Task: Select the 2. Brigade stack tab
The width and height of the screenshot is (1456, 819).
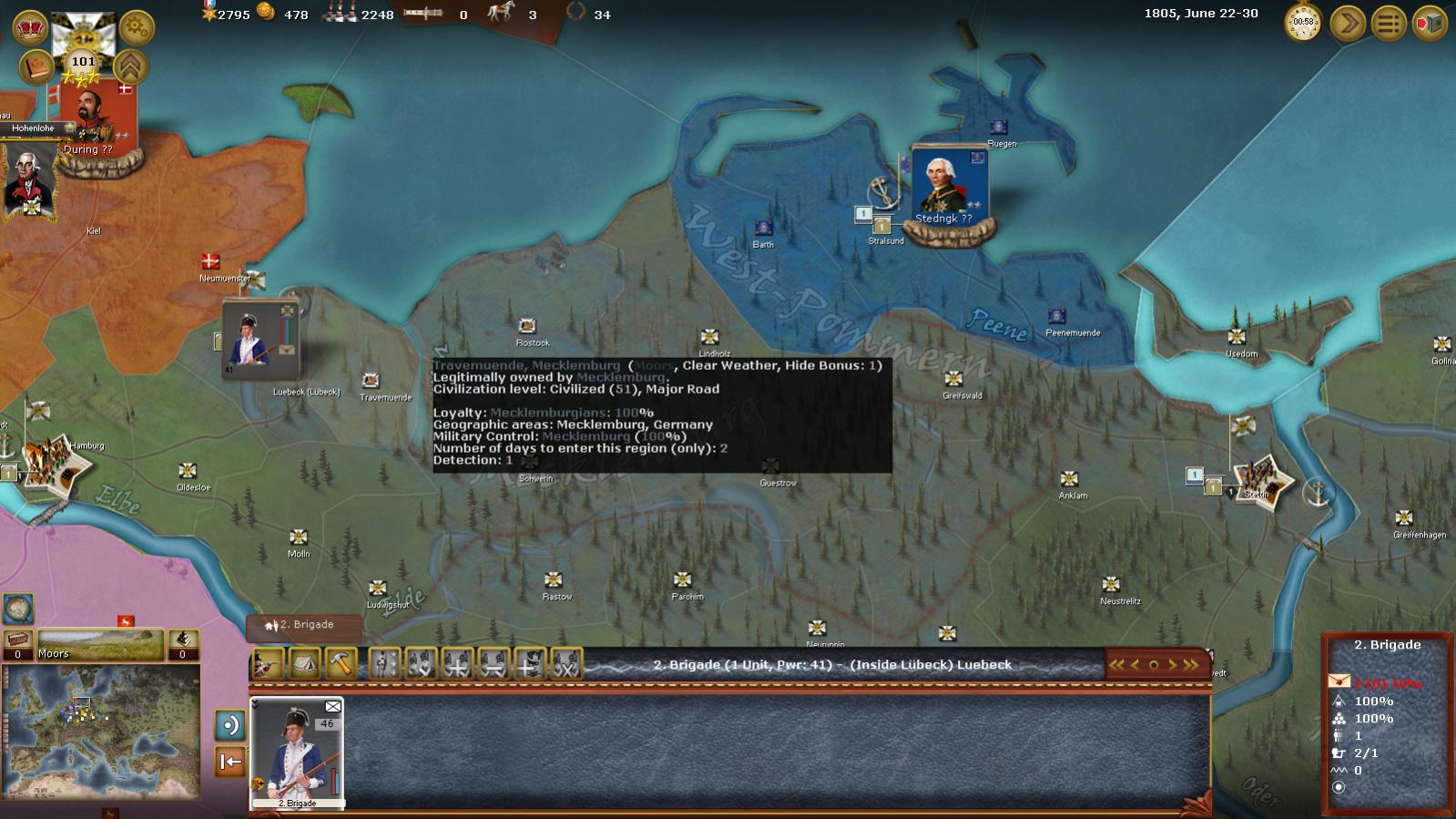Action: click(304, 626)
